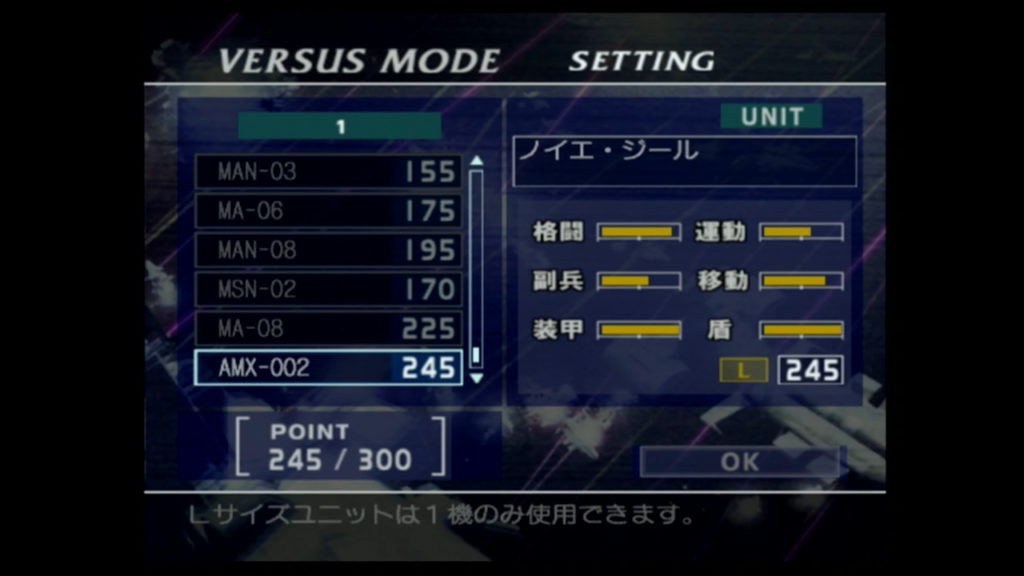The height and width of the screenshot is (576, 1024).
Task: Select the highlighted AMX-002 unit
Action: [328, 367]
